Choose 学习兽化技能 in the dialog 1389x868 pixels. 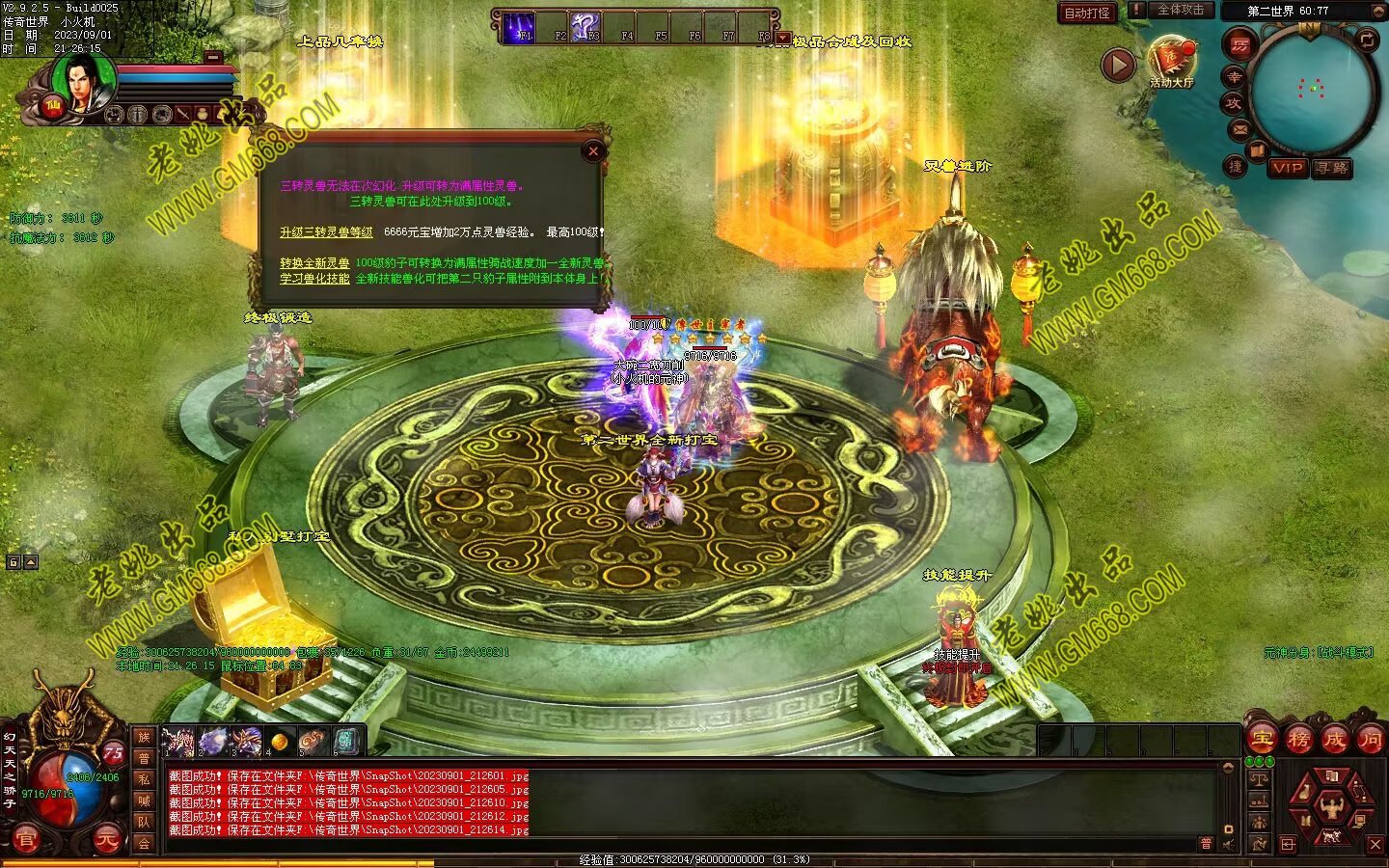click(314, 279)
